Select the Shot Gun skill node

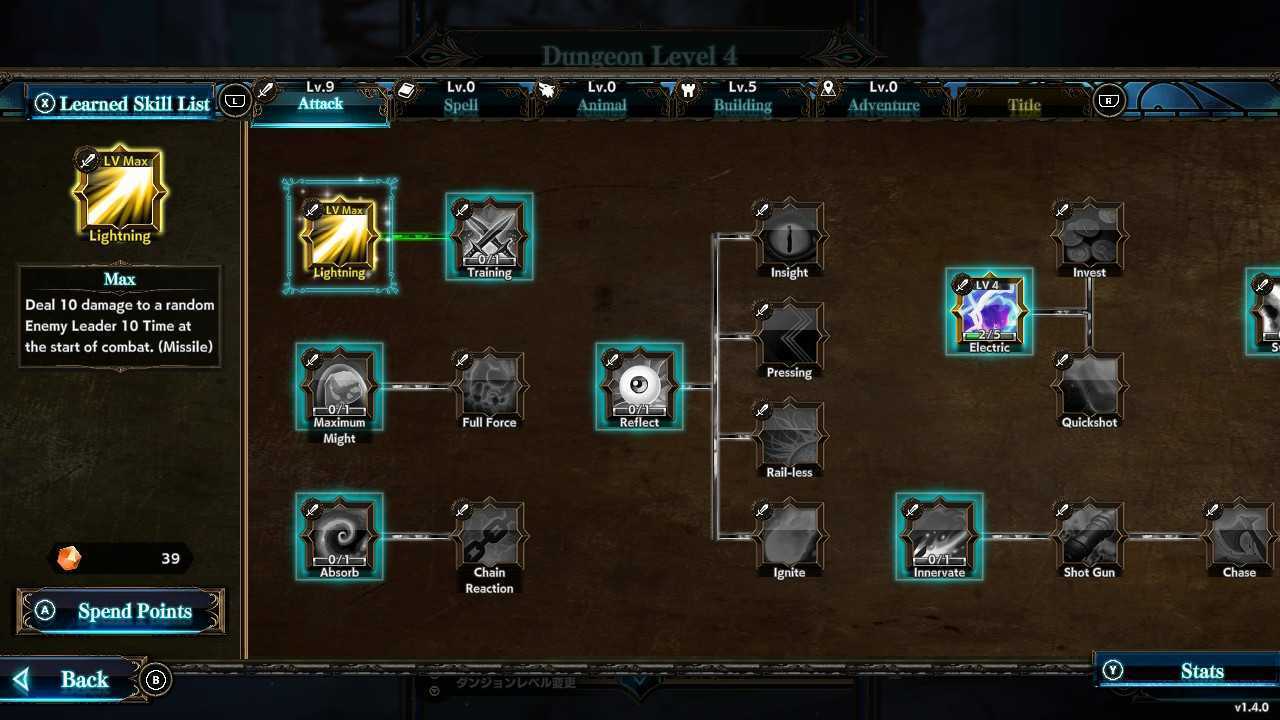click(1088, 538)
